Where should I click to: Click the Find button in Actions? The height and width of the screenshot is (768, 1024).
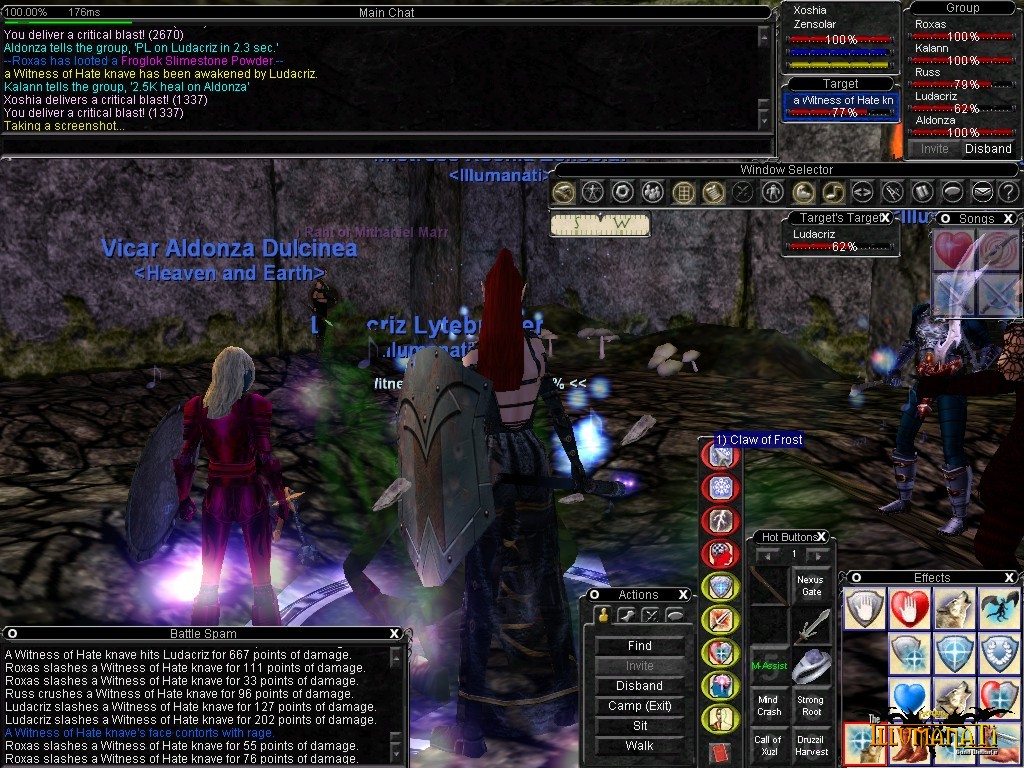point(640,646)
